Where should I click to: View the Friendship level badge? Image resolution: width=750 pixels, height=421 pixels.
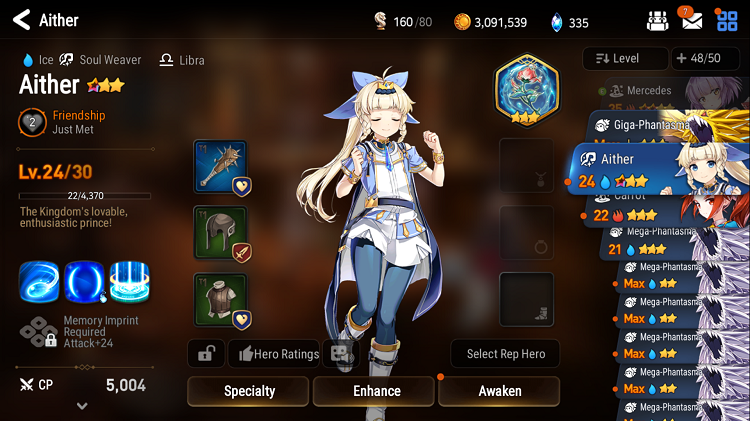tap(32, 123)
